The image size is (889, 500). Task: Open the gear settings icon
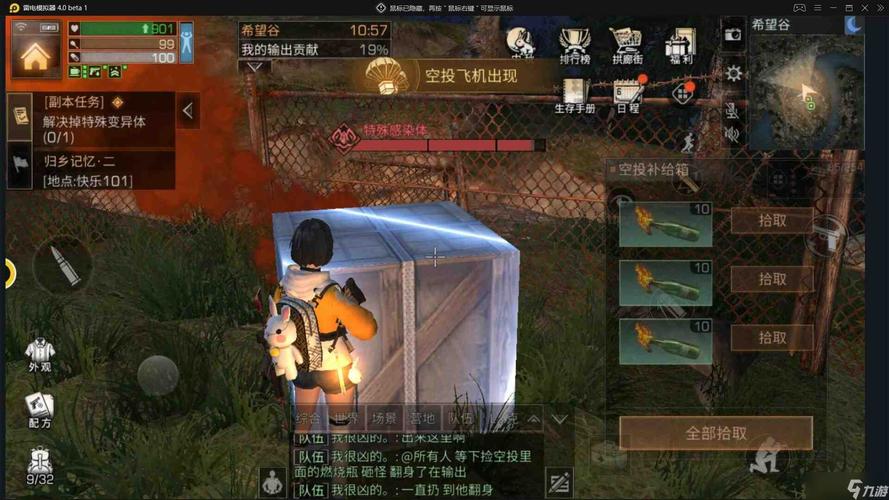(x=734, y=73)
